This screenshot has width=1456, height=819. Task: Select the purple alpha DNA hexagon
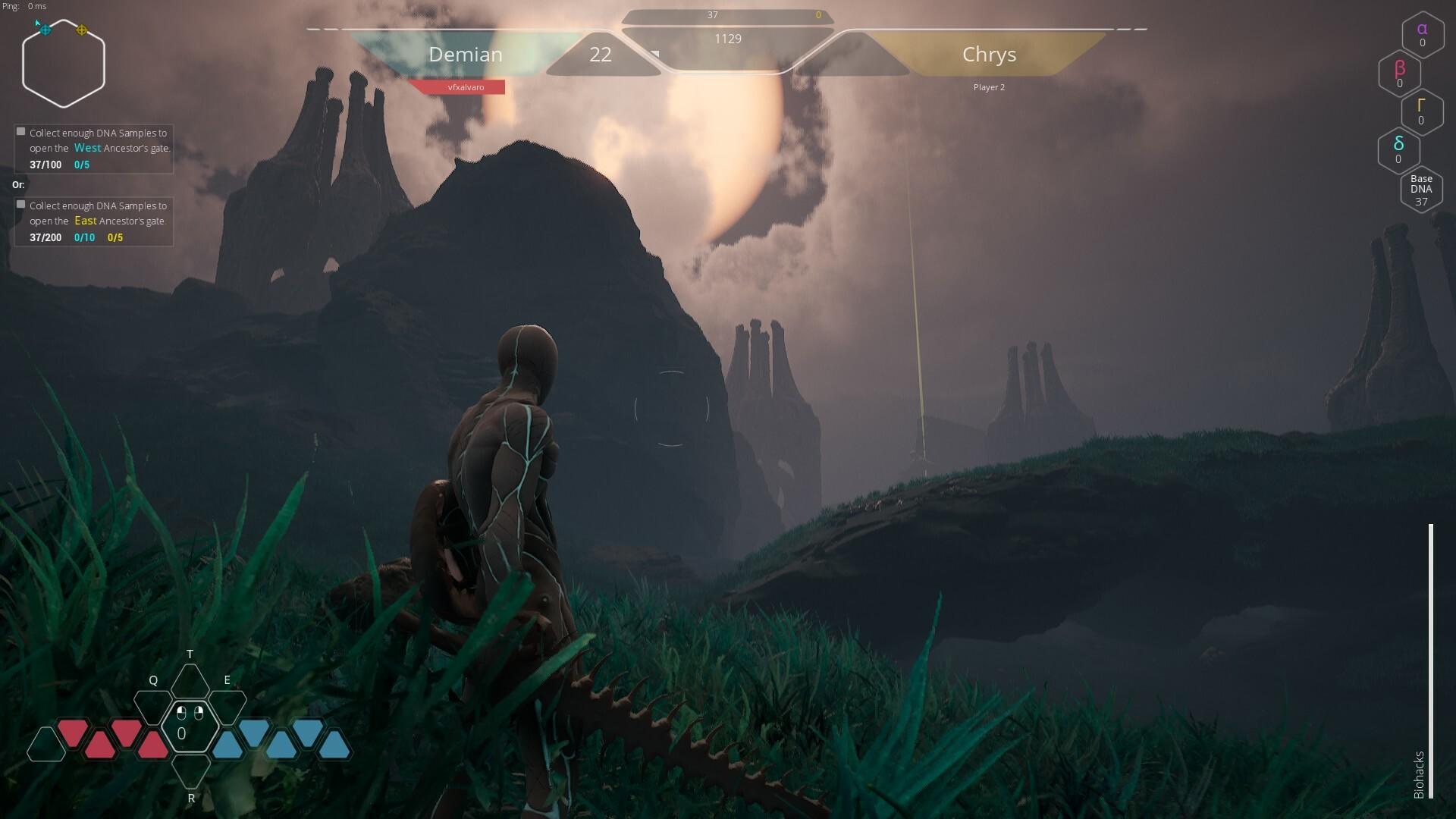tap(1422, 34)
